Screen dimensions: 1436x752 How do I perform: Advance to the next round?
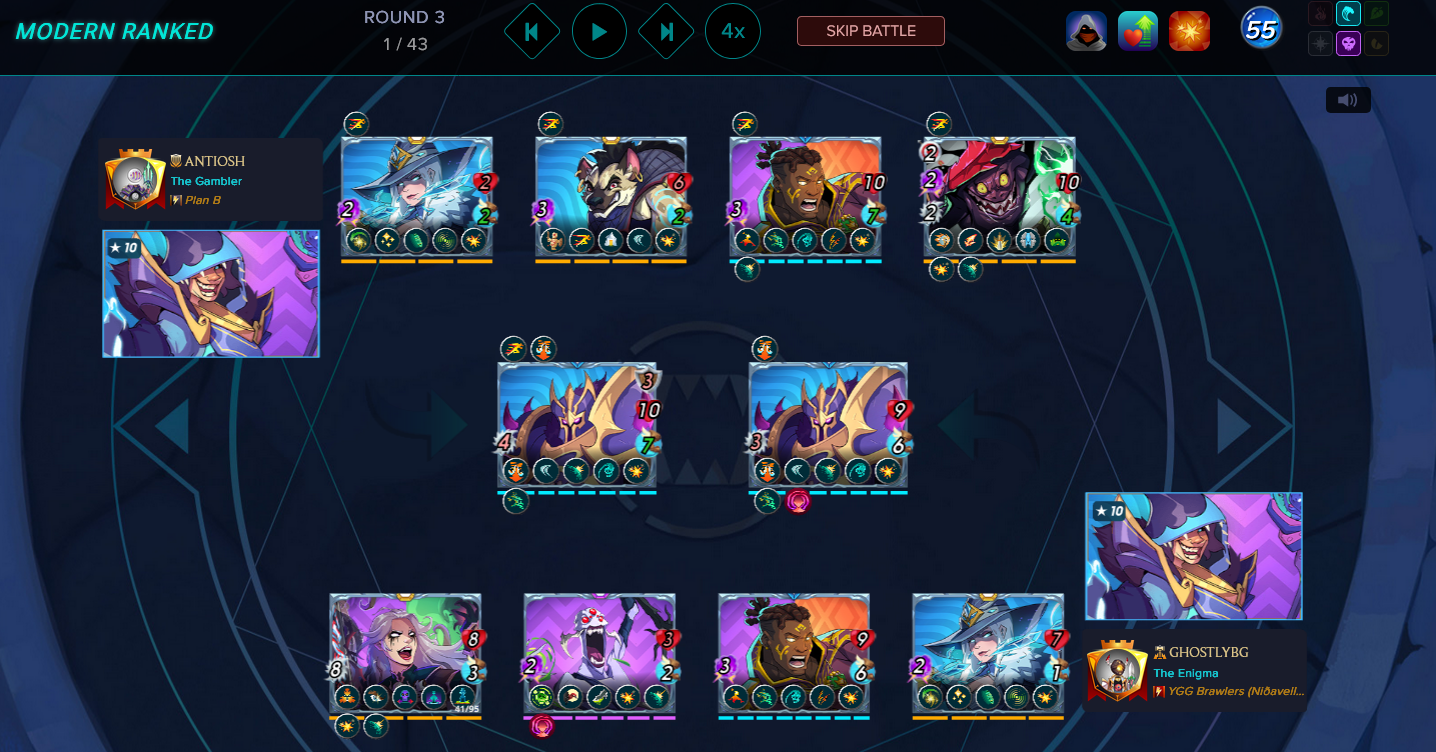point(666,32)
